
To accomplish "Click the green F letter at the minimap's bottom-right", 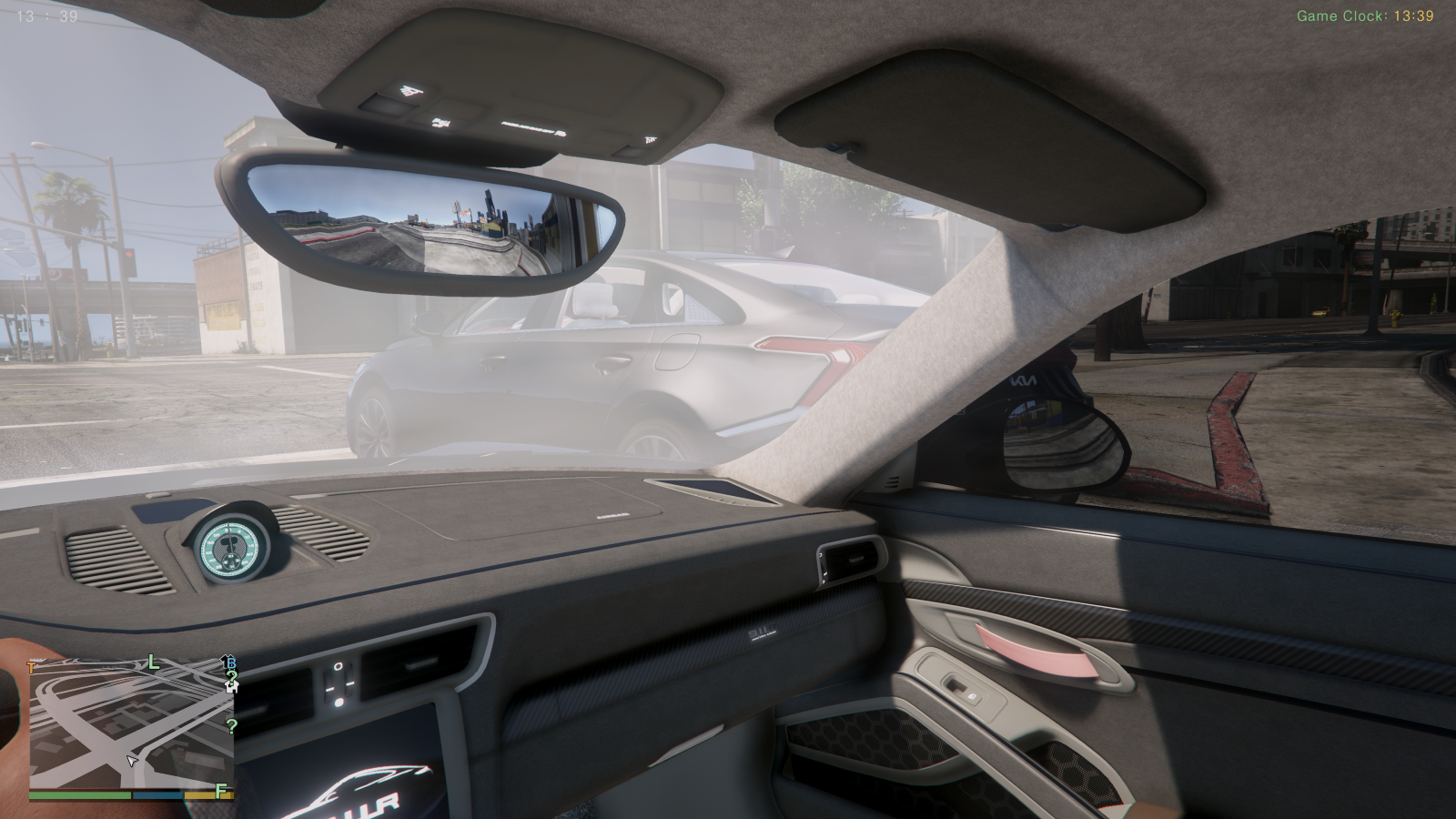I will (x=220, y=791).
